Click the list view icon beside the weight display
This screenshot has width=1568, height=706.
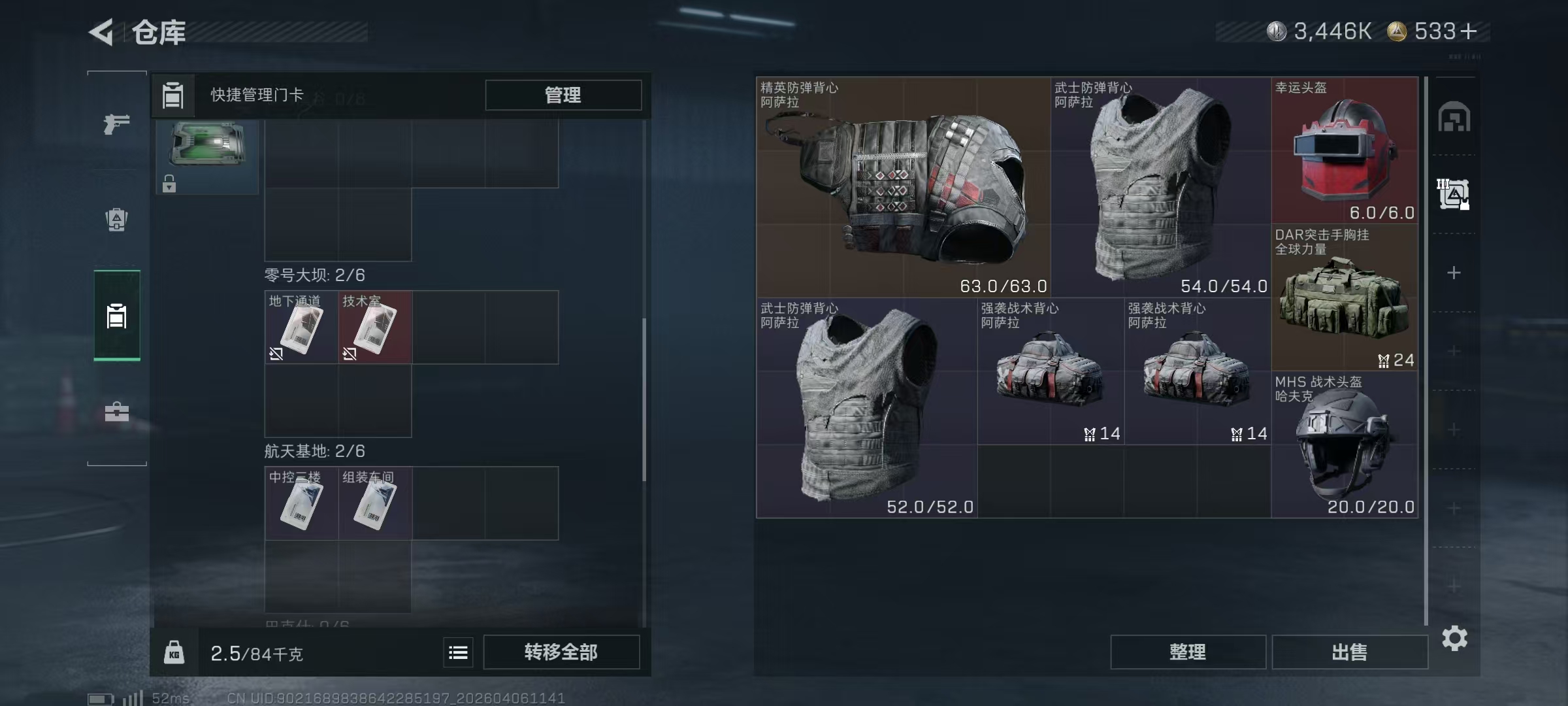click(x=458, y=652)
